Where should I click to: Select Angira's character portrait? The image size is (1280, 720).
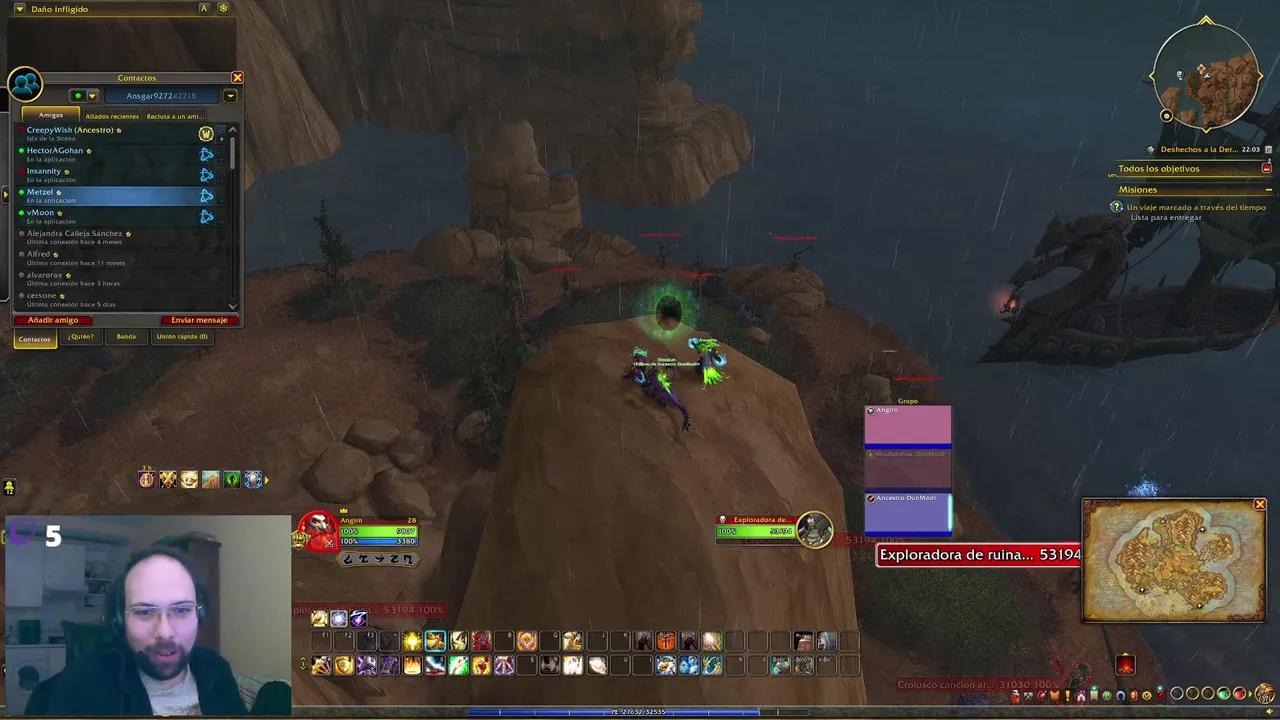(317, 530)
